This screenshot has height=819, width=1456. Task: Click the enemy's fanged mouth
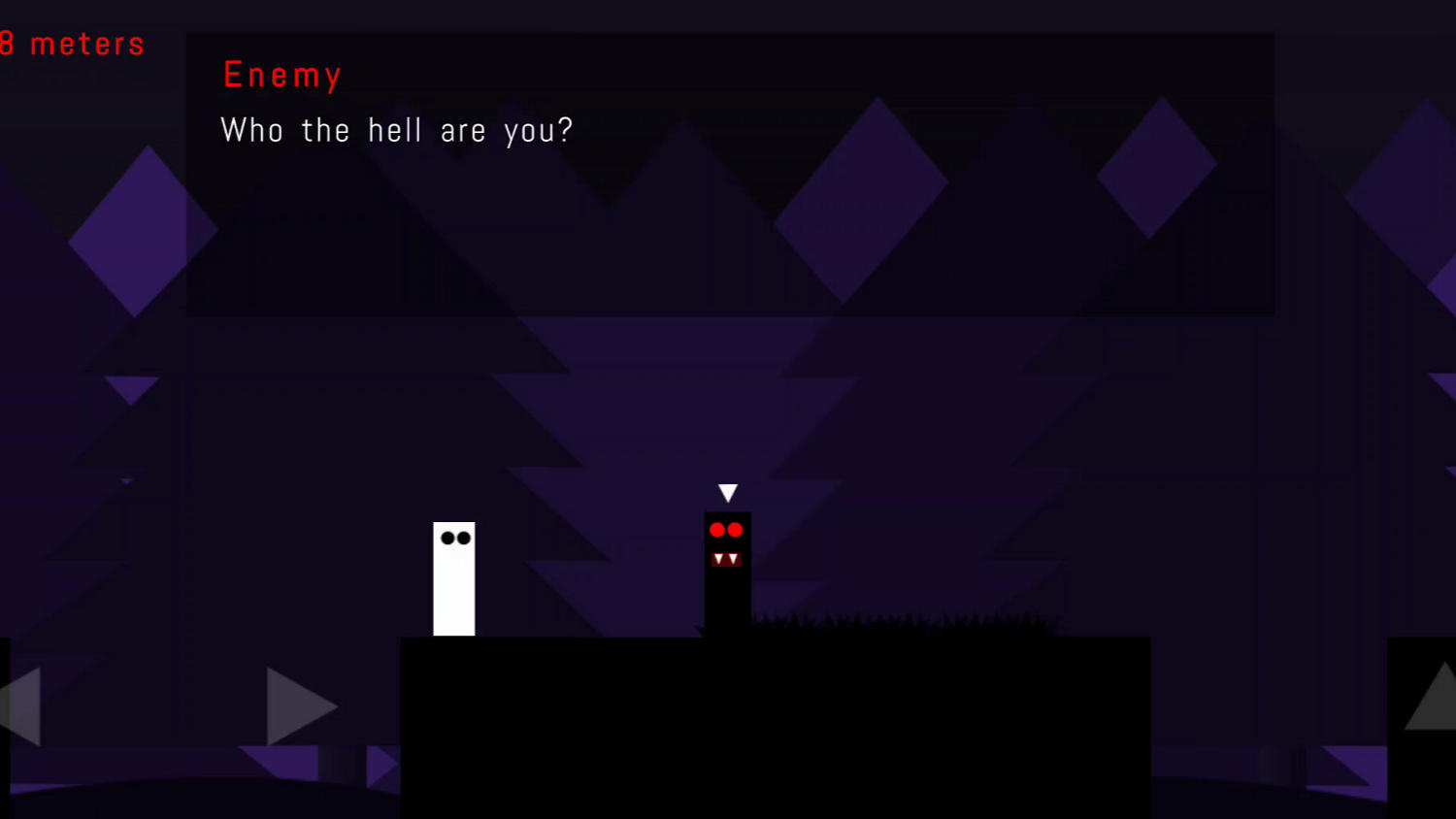point(726,557)
